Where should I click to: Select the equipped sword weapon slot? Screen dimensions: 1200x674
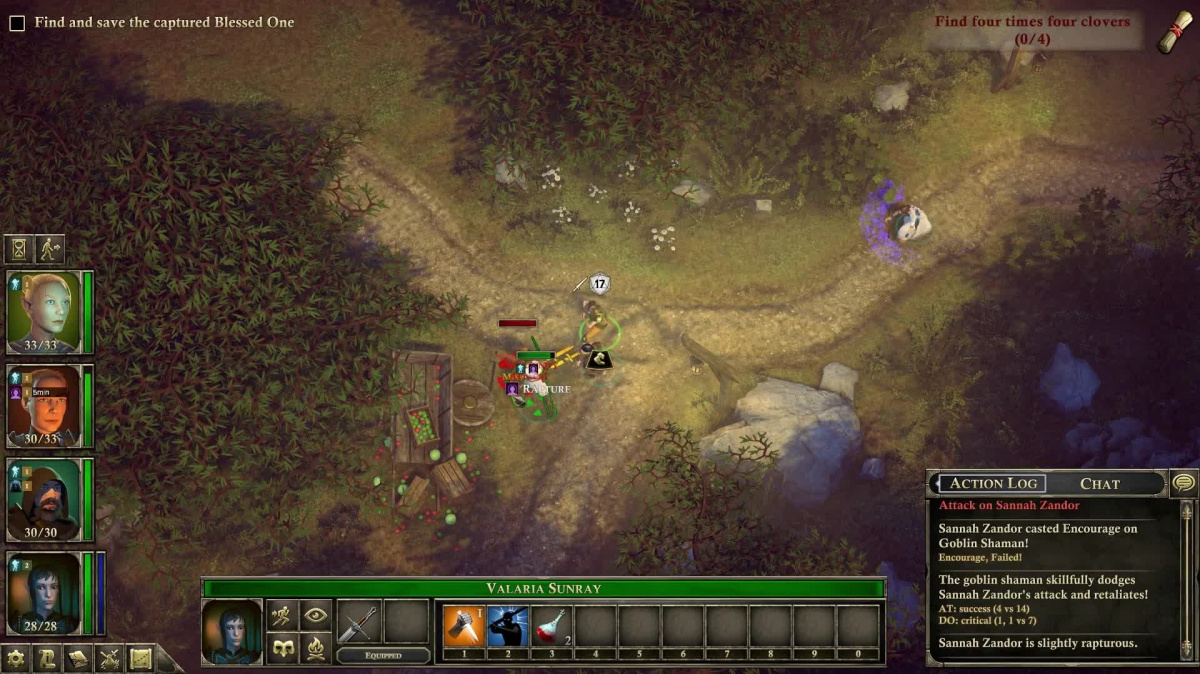(x=357, y=623)
